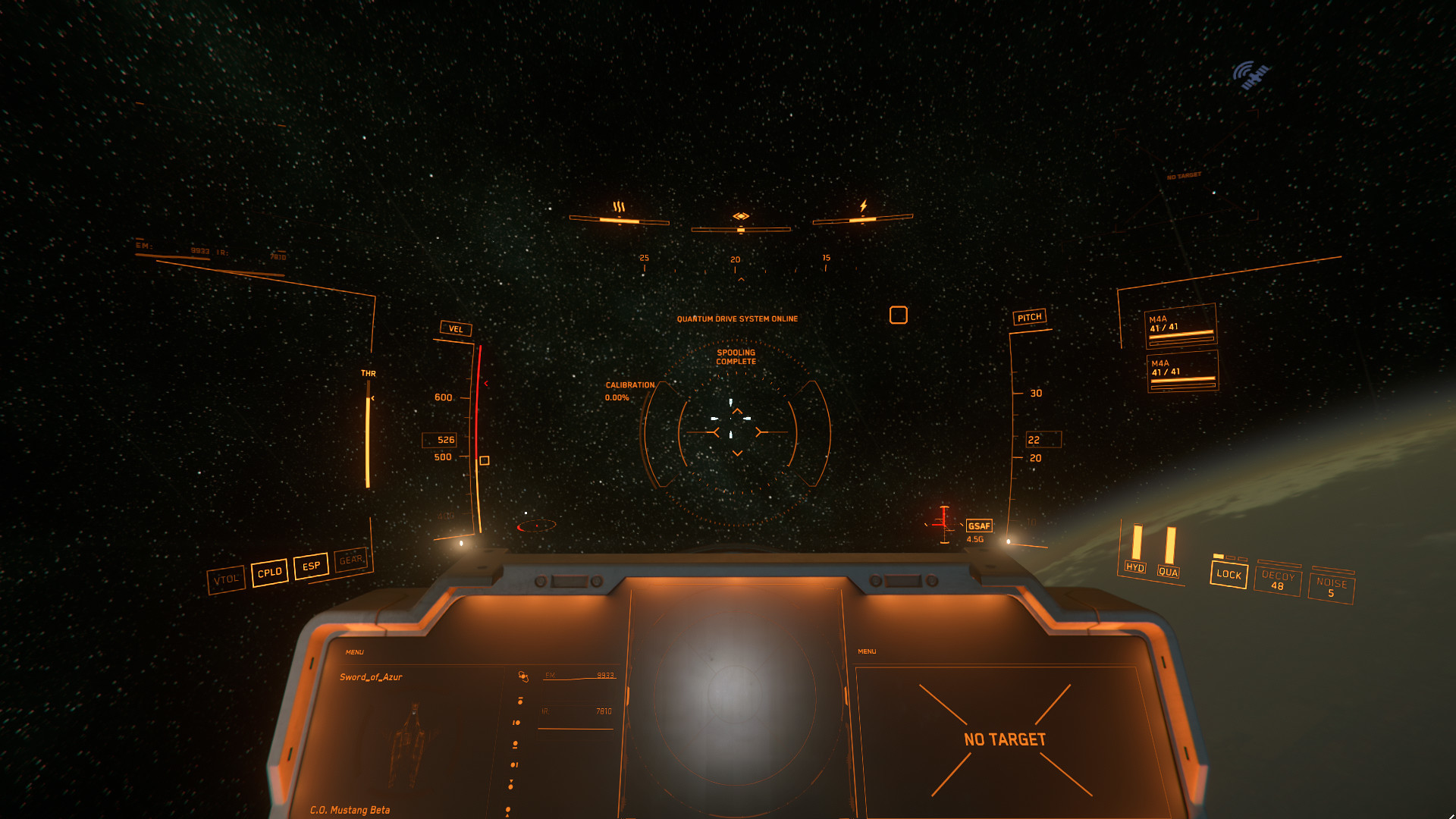Select the HYD hydrogen fuel gauge label
The image size is (1456, 819).
pos(1134,567)
